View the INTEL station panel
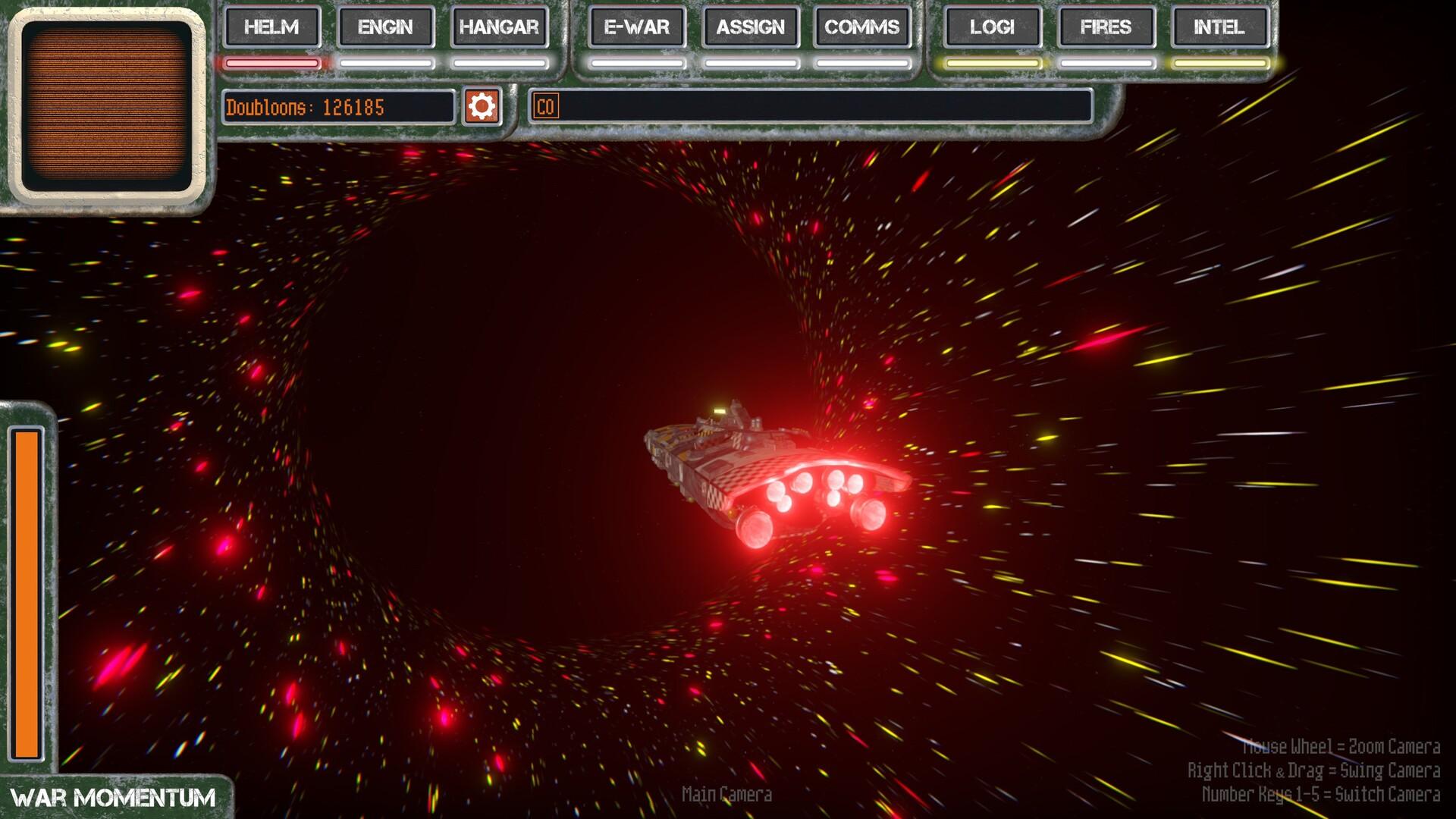 coord(1219,27)
